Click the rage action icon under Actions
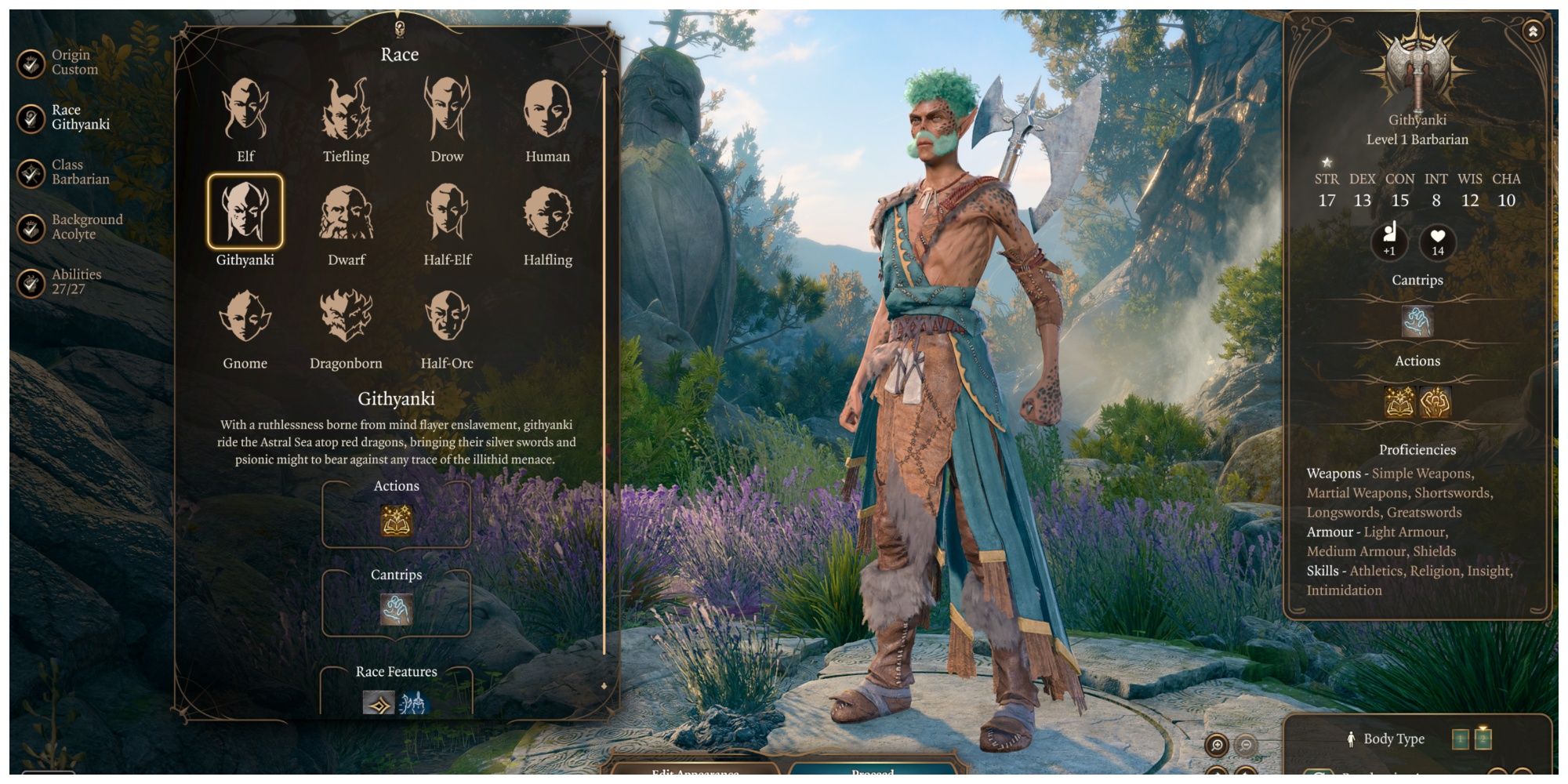1568x784 pixels. (1435, 400)
